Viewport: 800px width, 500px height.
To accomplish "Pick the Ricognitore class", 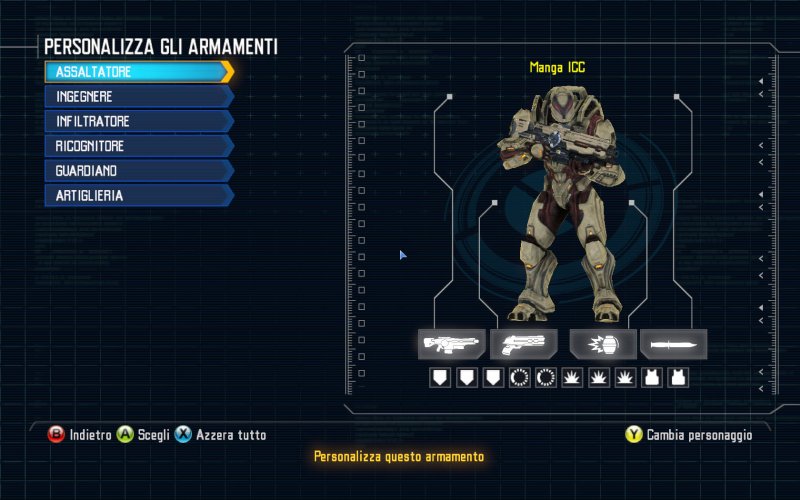I will [x=138, y=146].
